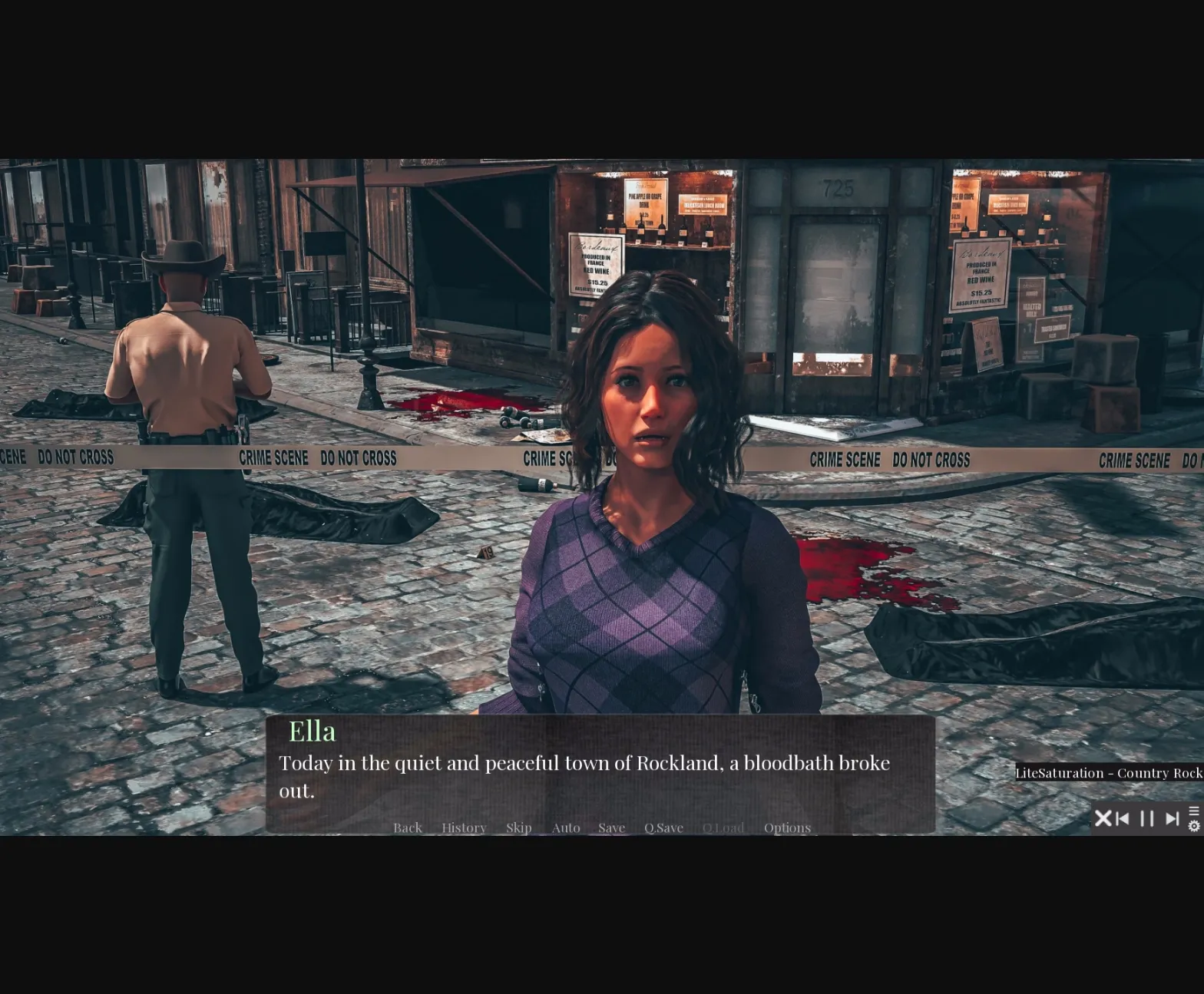Screen dimensions: 1204x994
Task: Skip ahead through the dialogue
Action: (x=518, y=827)
